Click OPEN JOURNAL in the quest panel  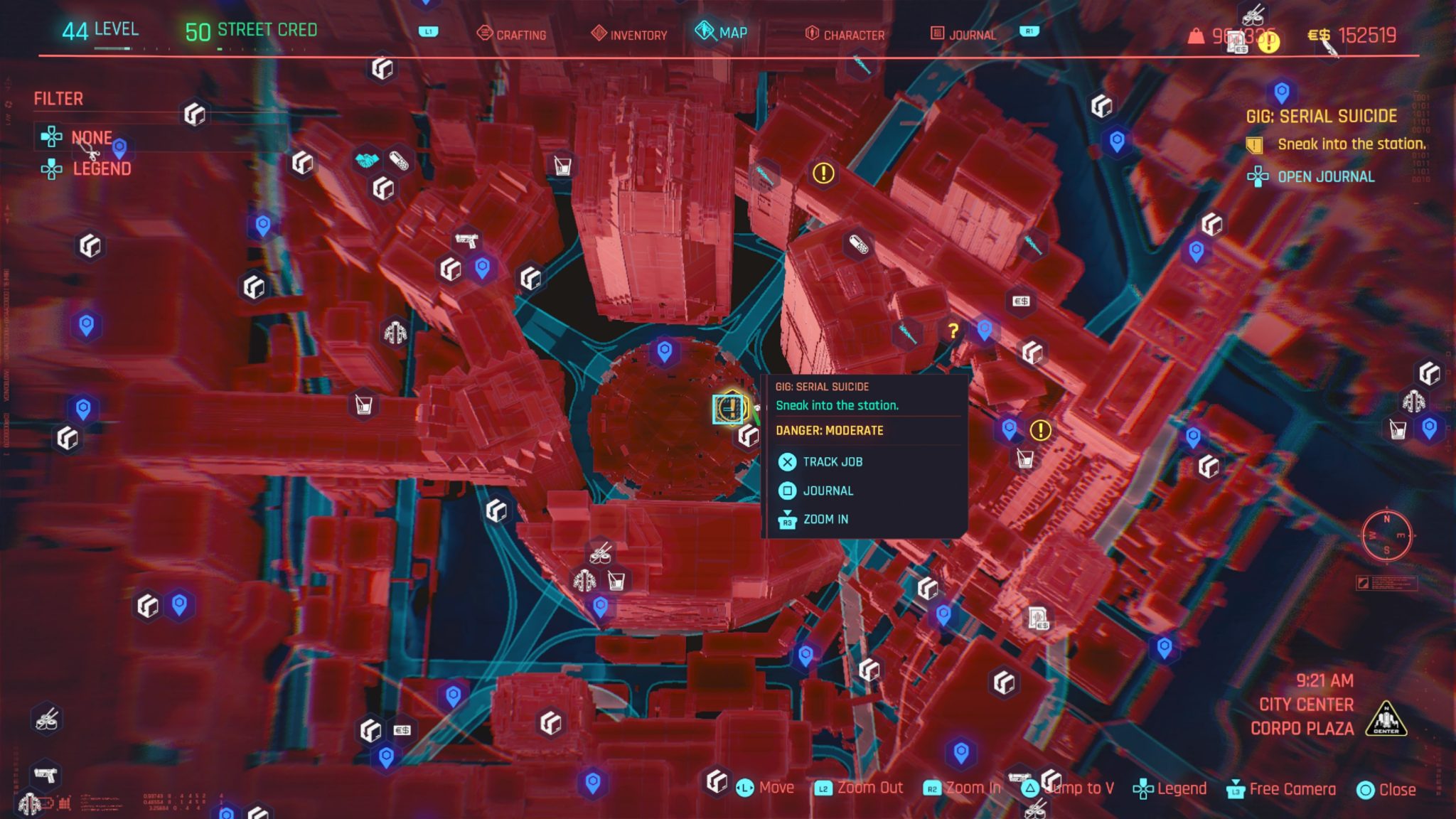click(x=1324, y=177)
